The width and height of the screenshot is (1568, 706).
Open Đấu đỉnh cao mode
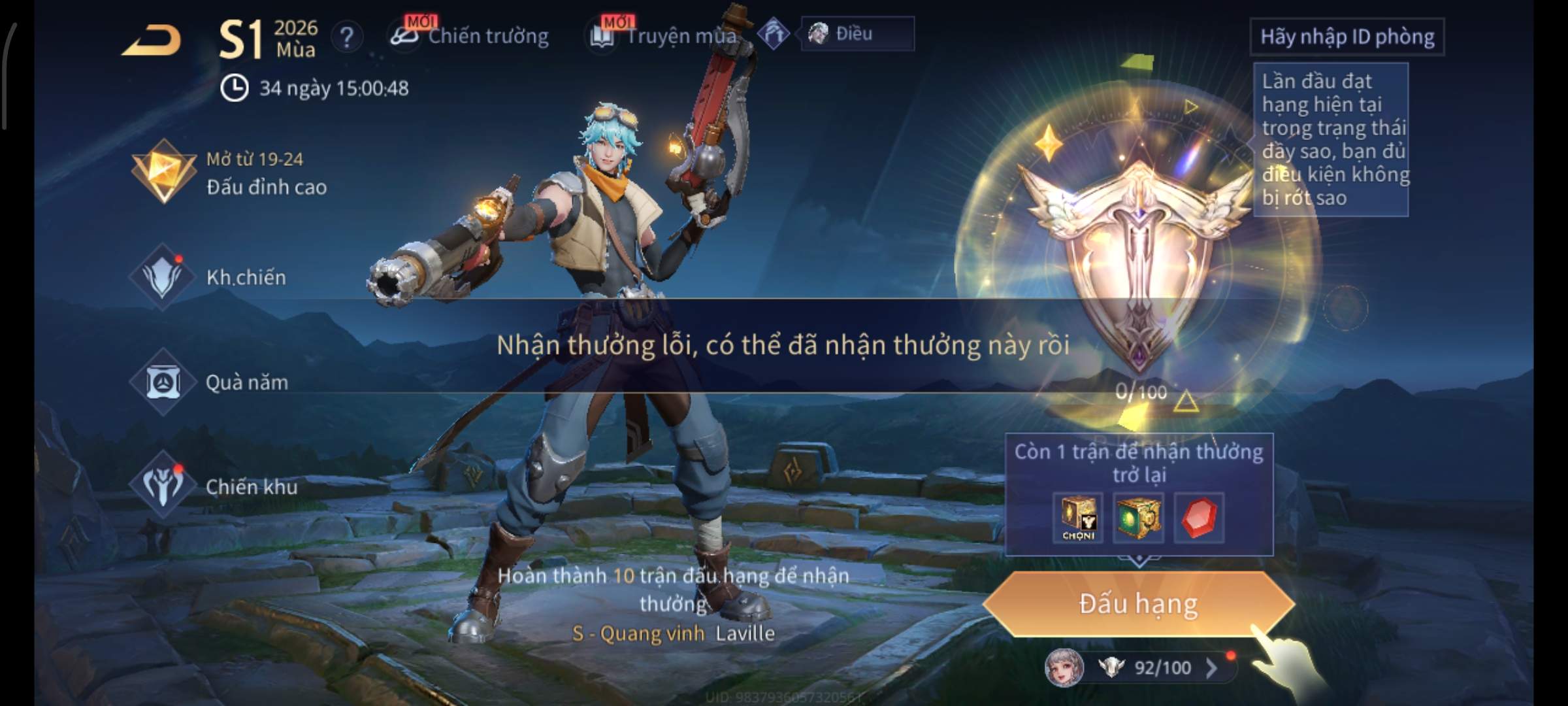click(x=229, y=173)
